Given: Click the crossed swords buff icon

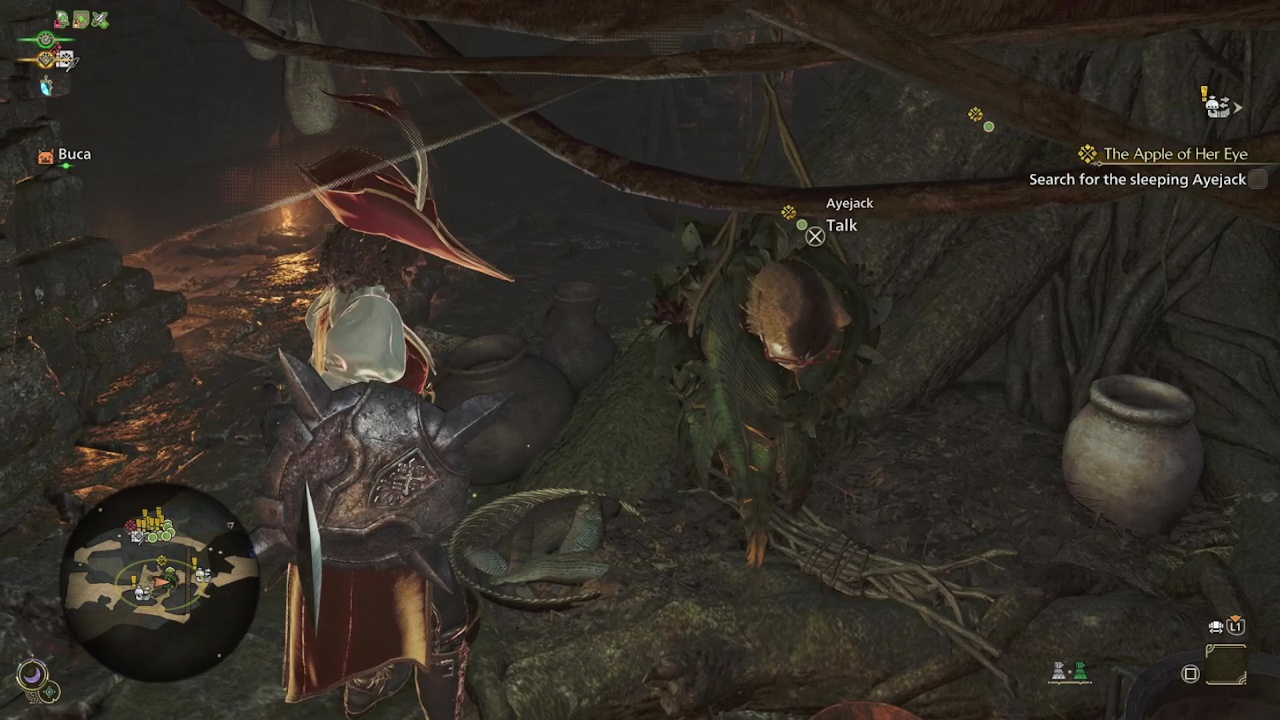Looking at the screenshot, I should (x=99, y=19).
